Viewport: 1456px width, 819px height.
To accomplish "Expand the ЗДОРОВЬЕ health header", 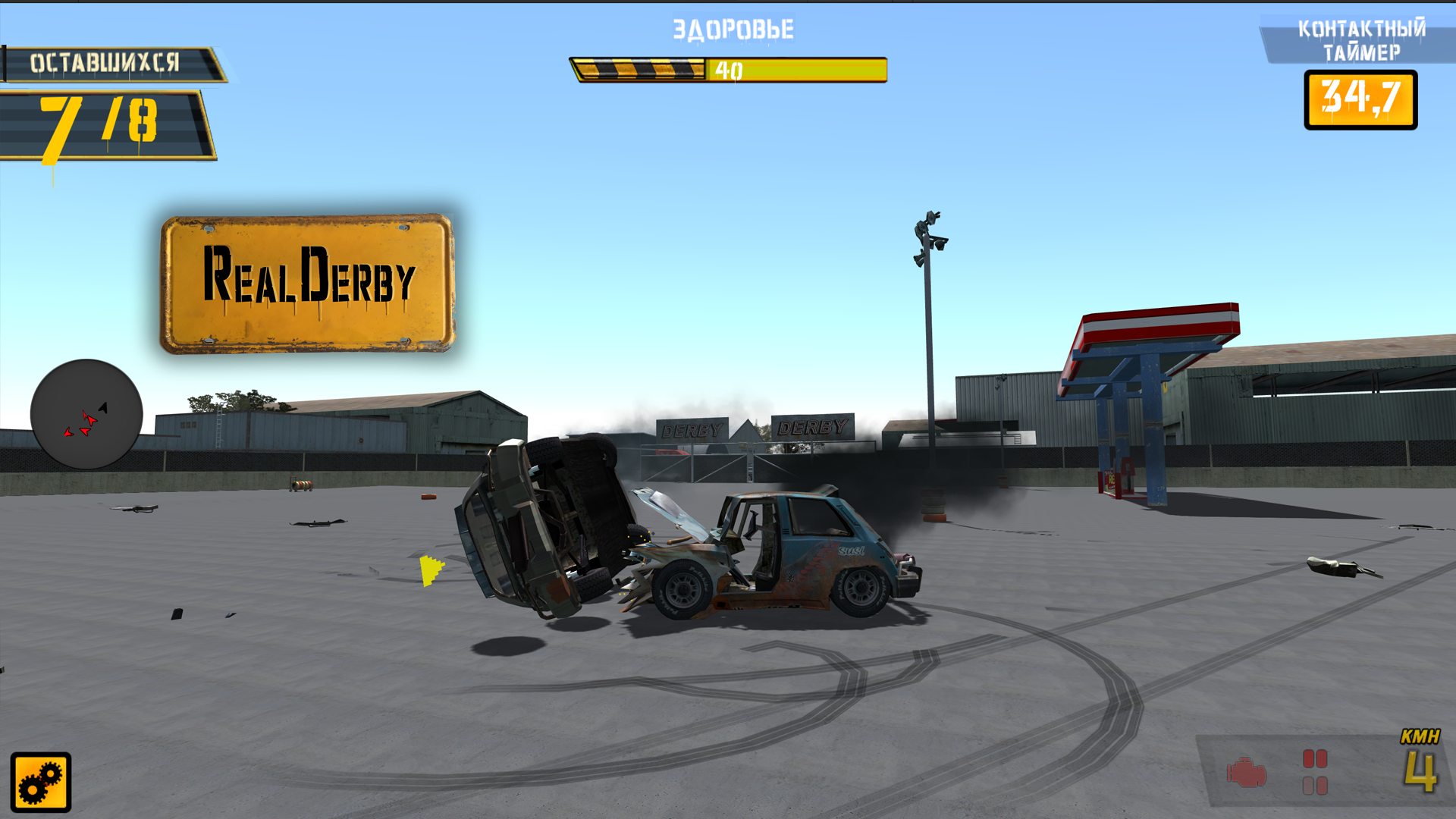I will pos(730,30).
